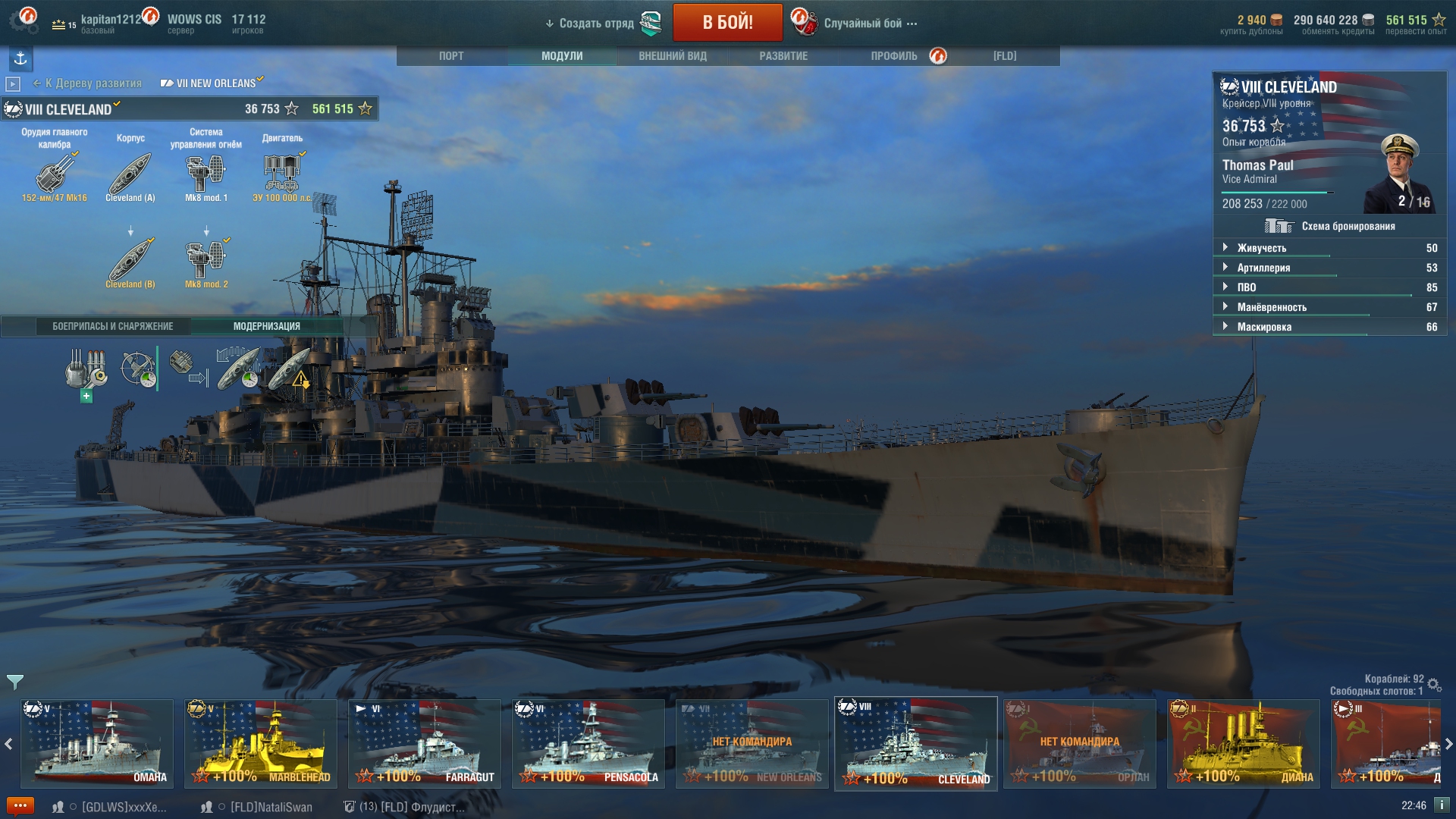
Task: Switch to the ВНЕШНИЙ ВИД tab
Action: (x=673, y=56)
